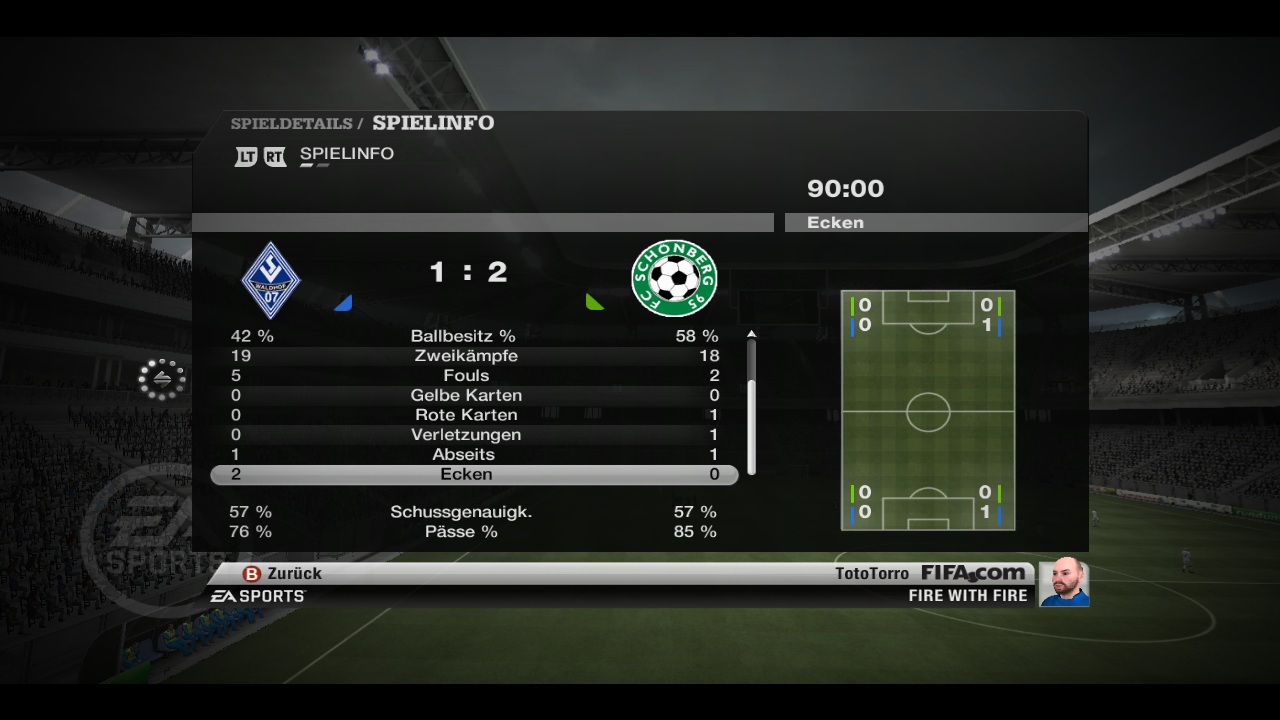Click the corner-kick pitch diagram

928,410
